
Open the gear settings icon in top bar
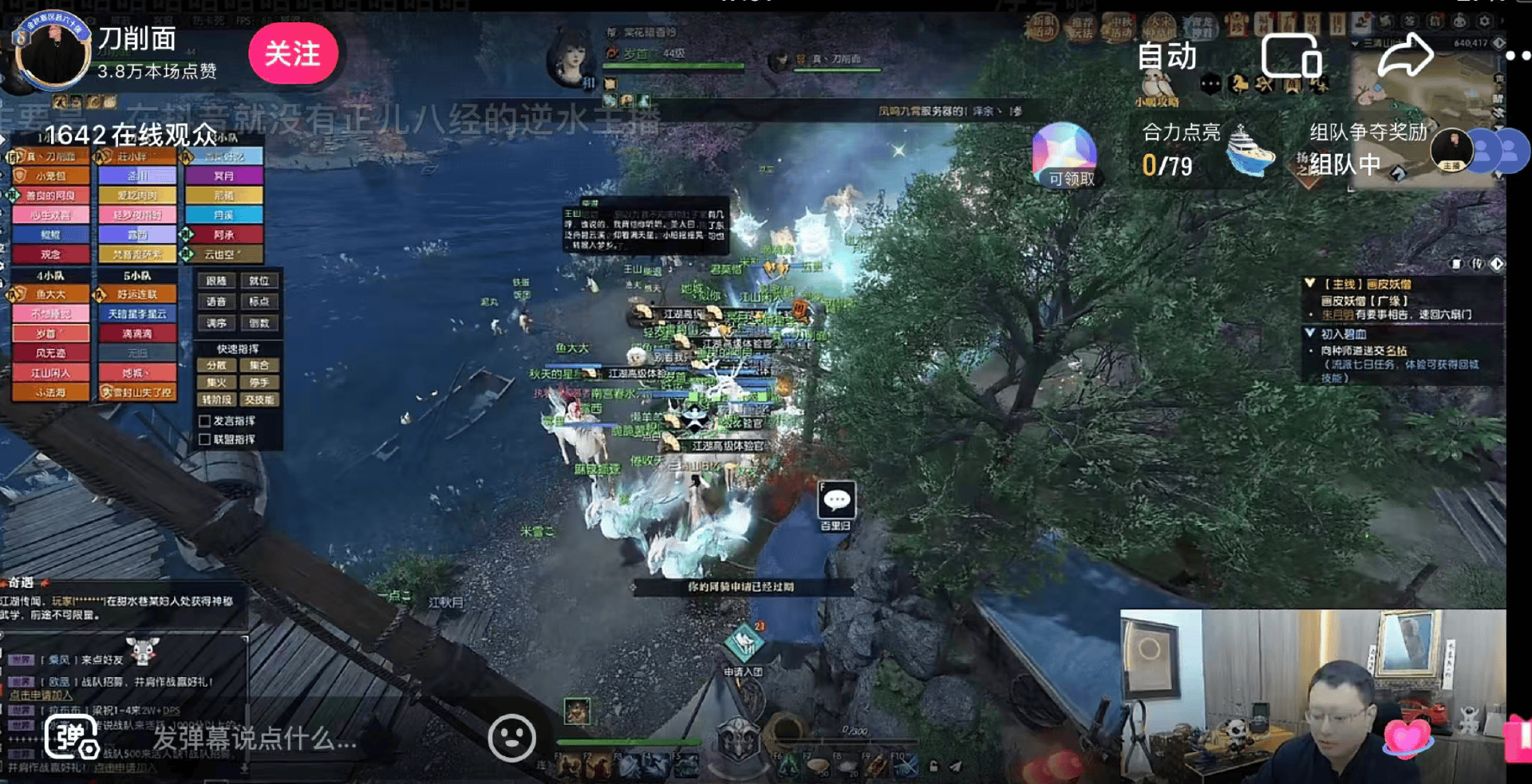click(x=1484, y=22)
